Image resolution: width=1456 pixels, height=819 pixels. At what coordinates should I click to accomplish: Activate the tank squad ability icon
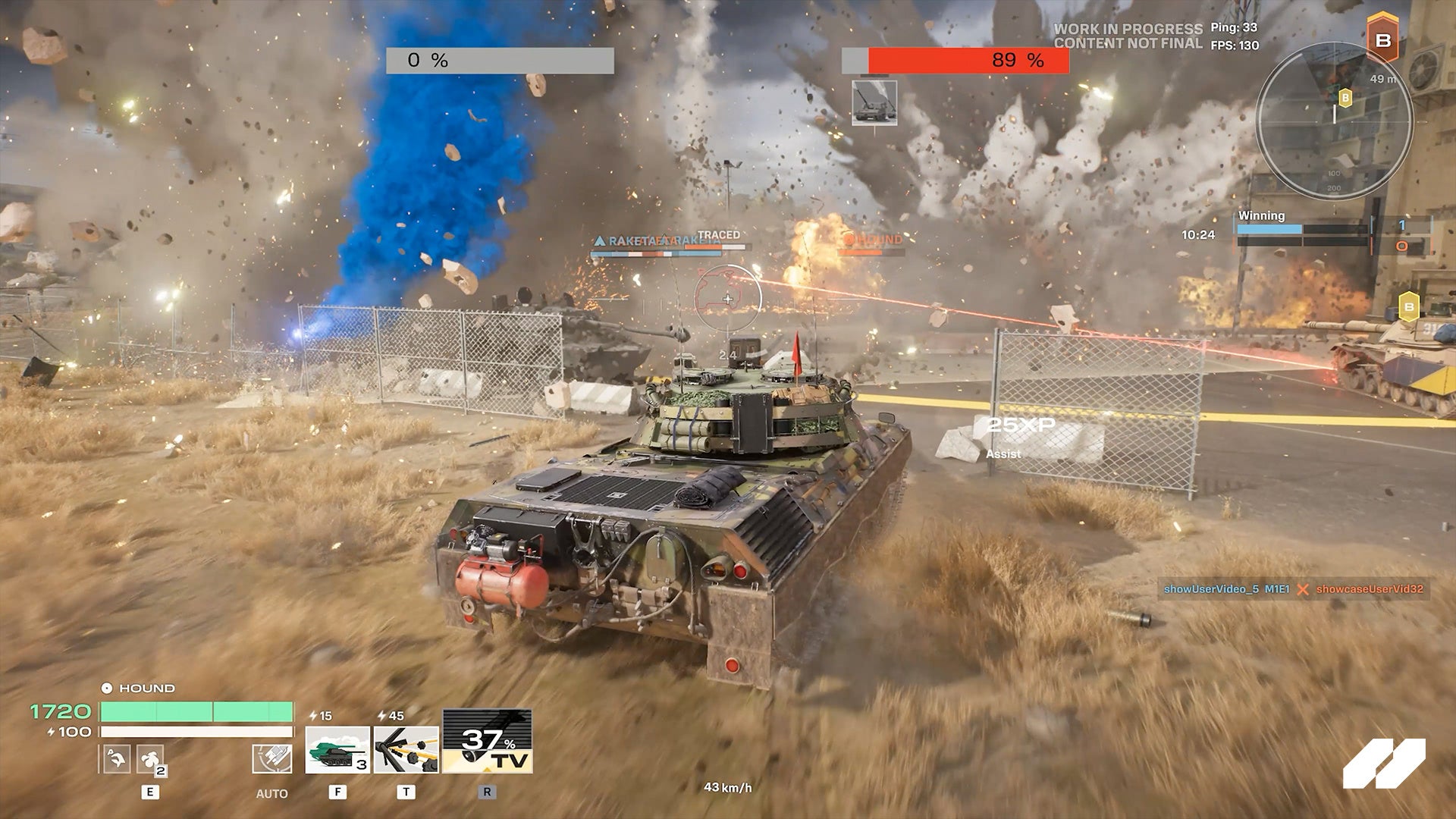click(x=337, y=750)
